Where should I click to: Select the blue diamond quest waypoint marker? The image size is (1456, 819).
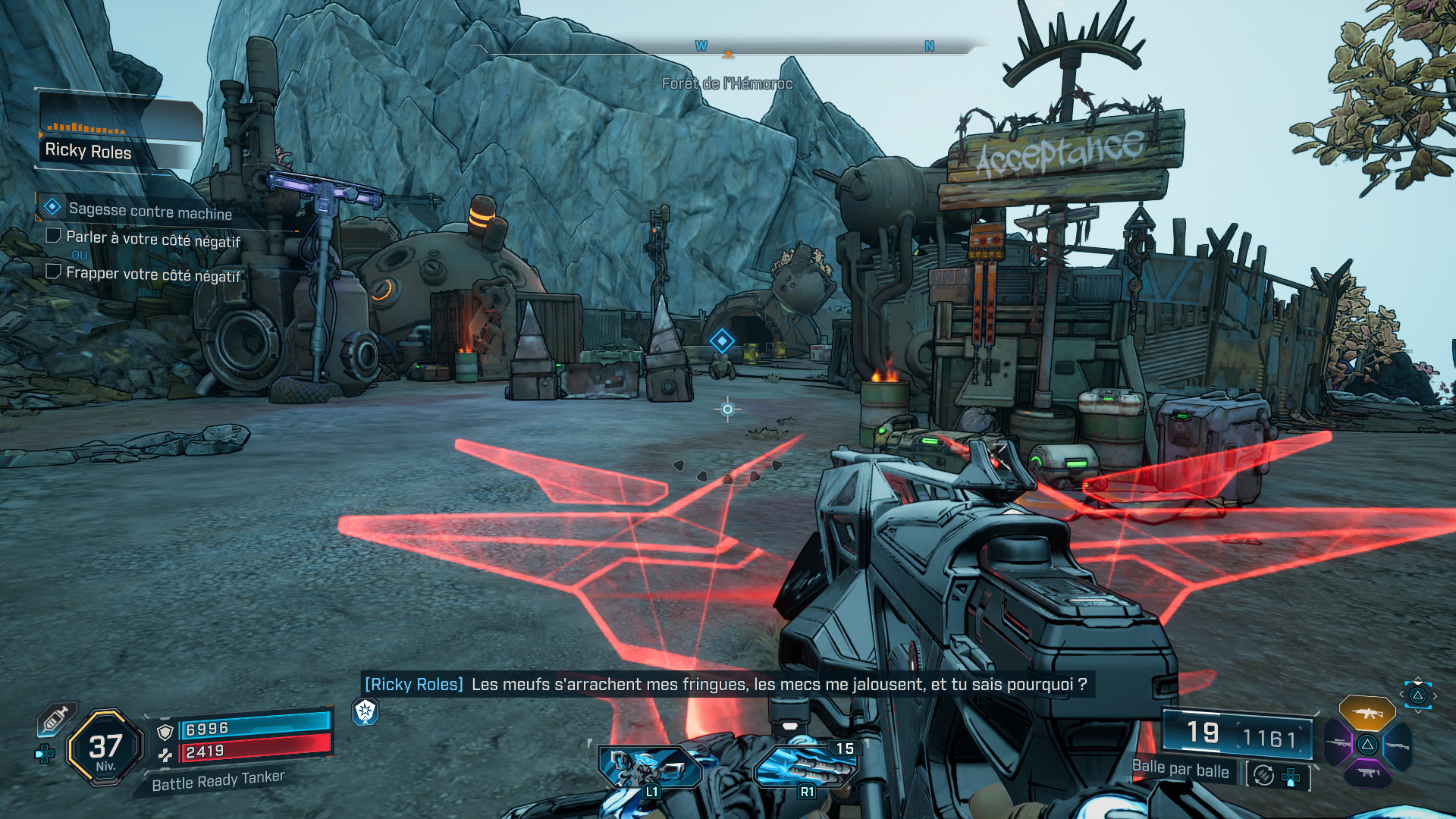tap(721, 341)
